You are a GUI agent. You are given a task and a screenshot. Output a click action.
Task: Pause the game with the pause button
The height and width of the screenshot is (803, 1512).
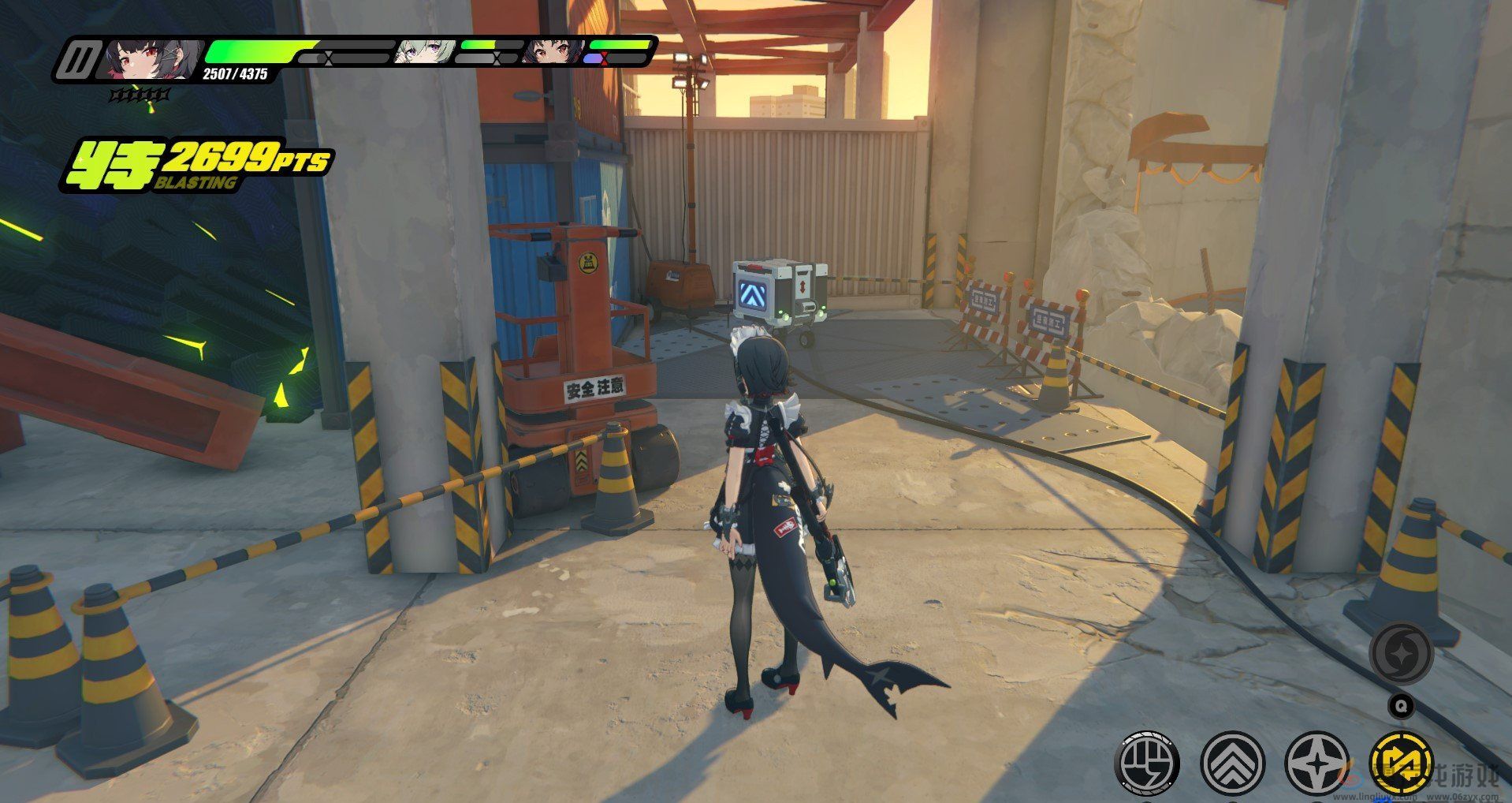coord(80,60)
